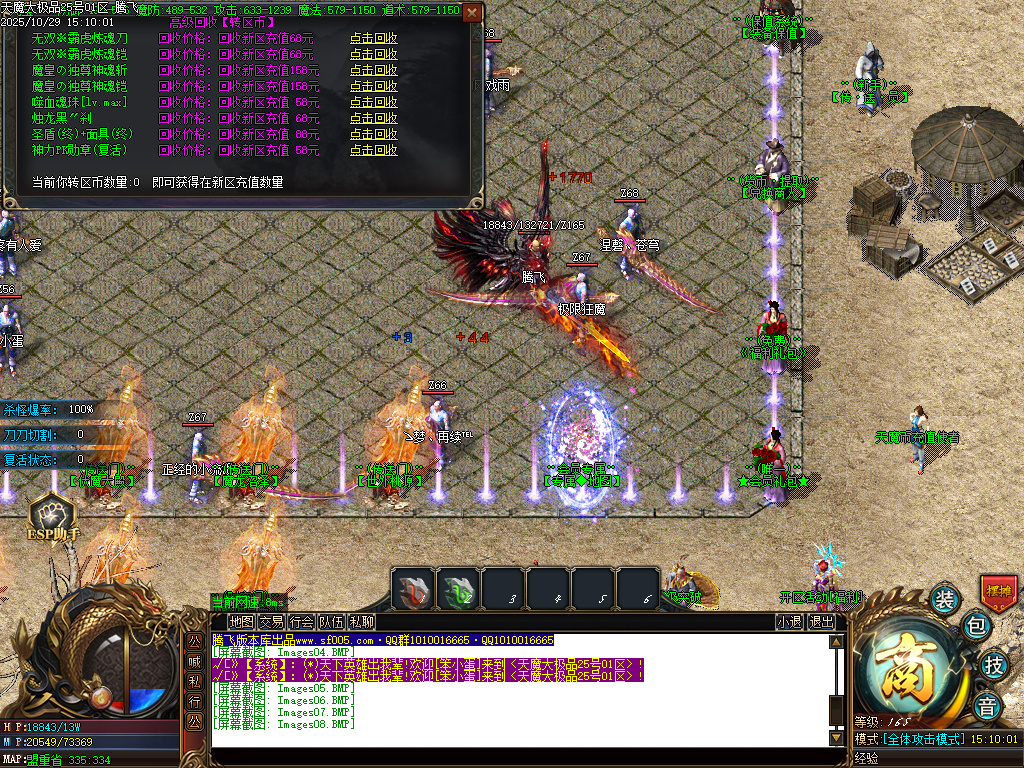Image resolution: width=1024 pixels, height=768 pixels.
Task: Click 点击回收 for 噬血魂珠[lv.max]
Action: click(x=373, y=103)
